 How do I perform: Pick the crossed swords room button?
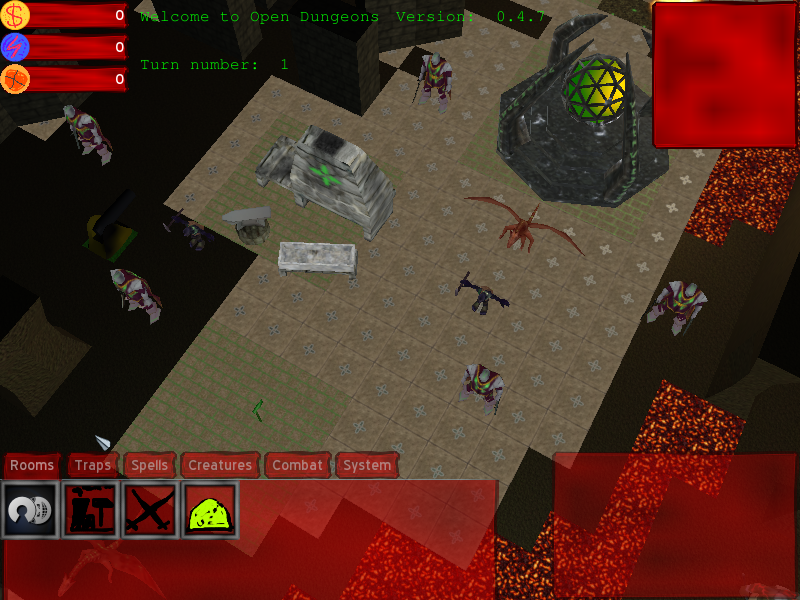[x=150, y=510]
